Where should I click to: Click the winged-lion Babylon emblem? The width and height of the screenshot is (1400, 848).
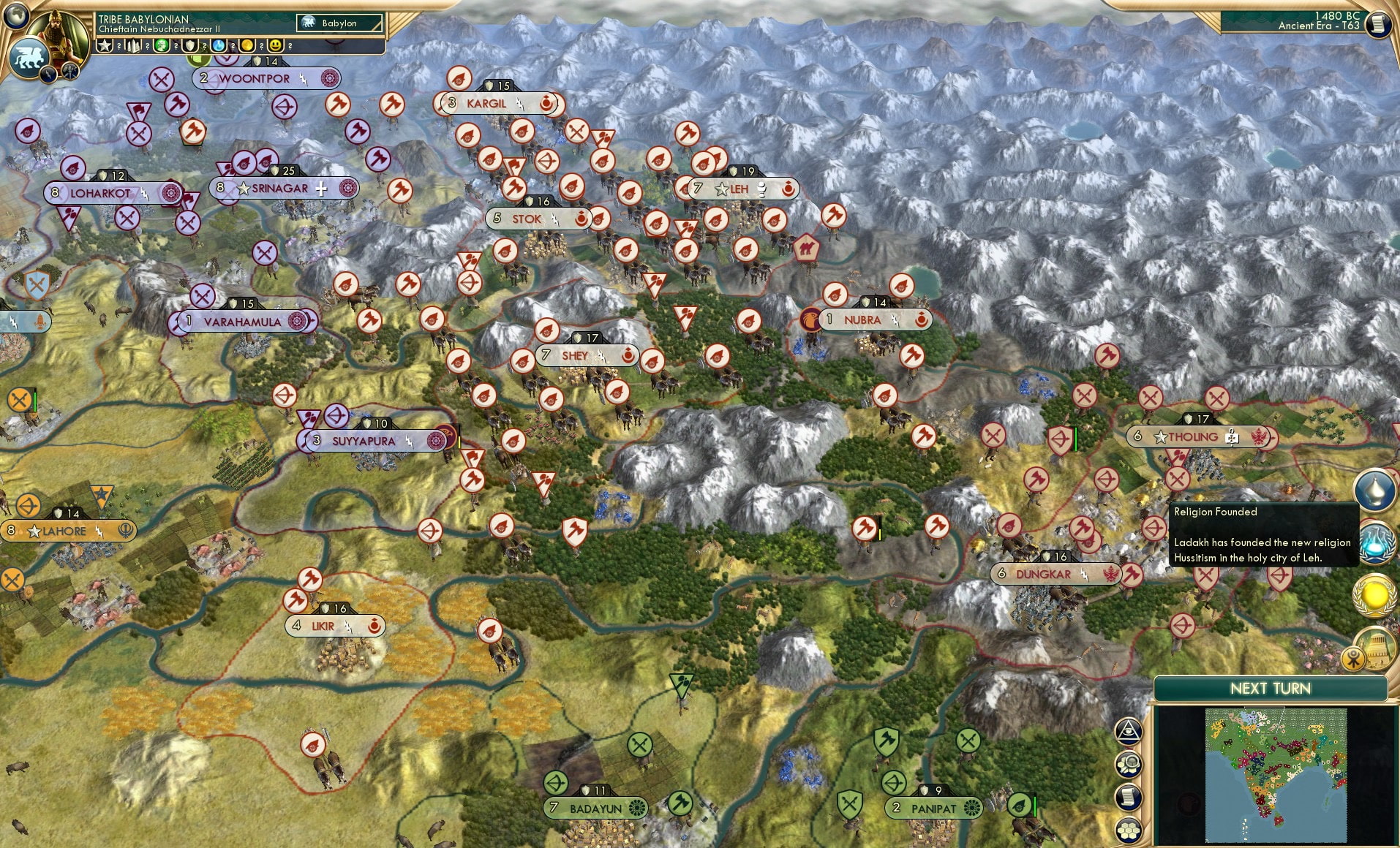tap(28, 58)
